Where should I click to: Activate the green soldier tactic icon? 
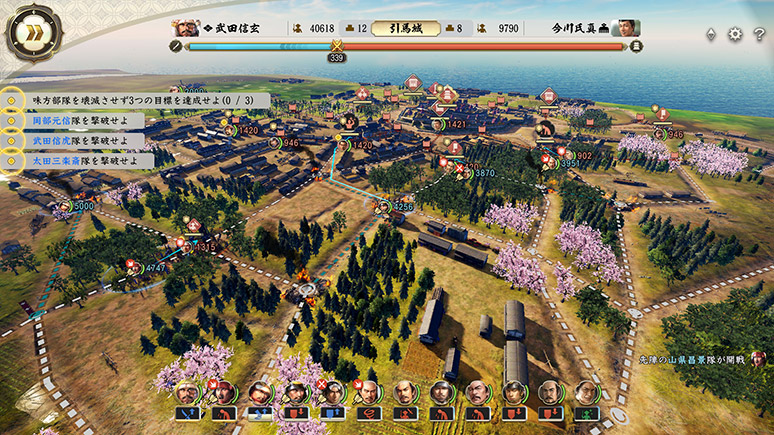[x=586, y=413]
